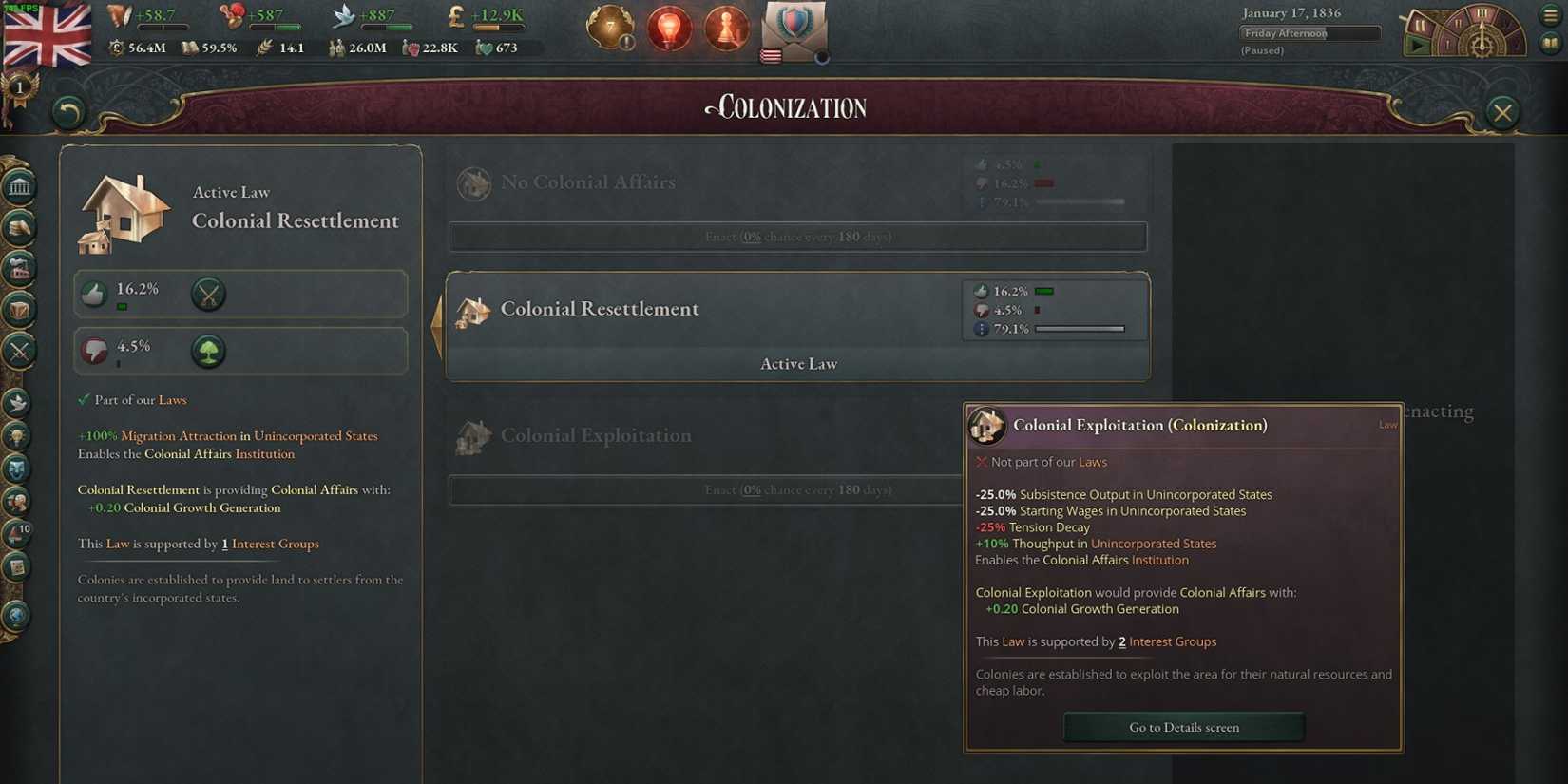Open the Technology tree lightbulb icon
This screenshot has width=1568, height=784.
coord(17,437)
